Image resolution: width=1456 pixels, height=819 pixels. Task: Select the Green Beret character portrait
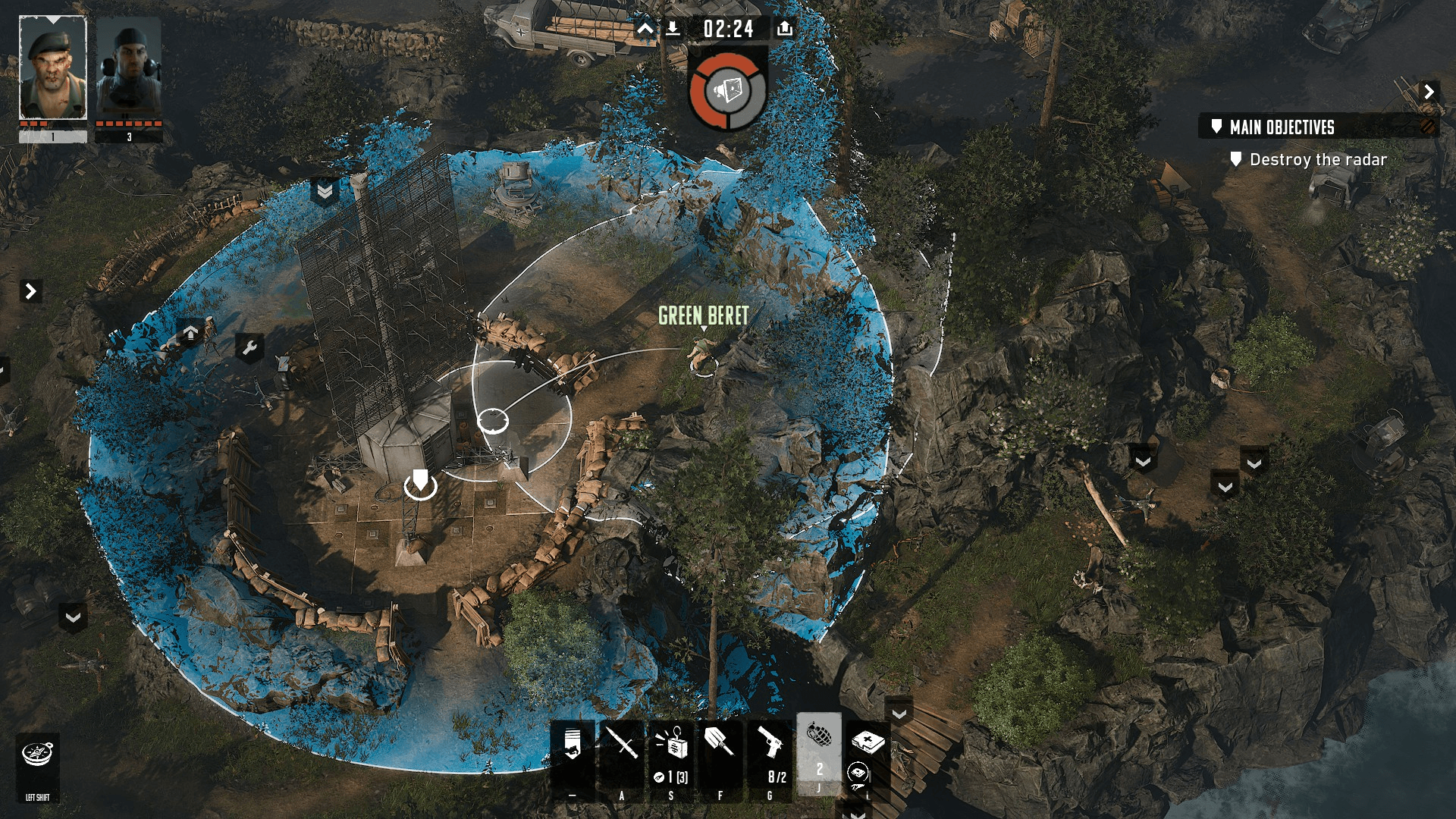point(52,67)
